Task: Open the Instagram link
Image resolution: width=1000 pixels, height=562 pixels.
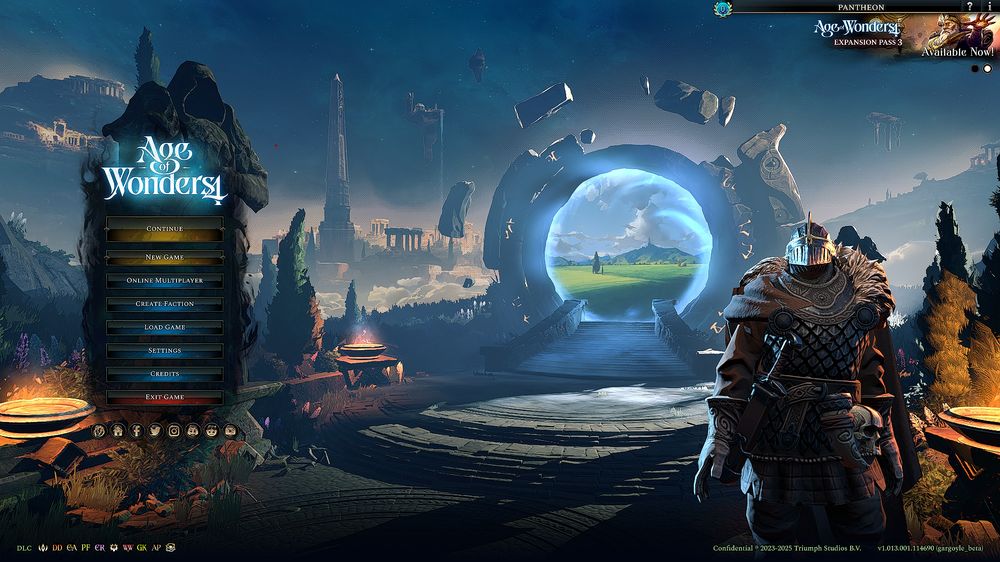Action: pyautogui.click(x=174, y=430)
